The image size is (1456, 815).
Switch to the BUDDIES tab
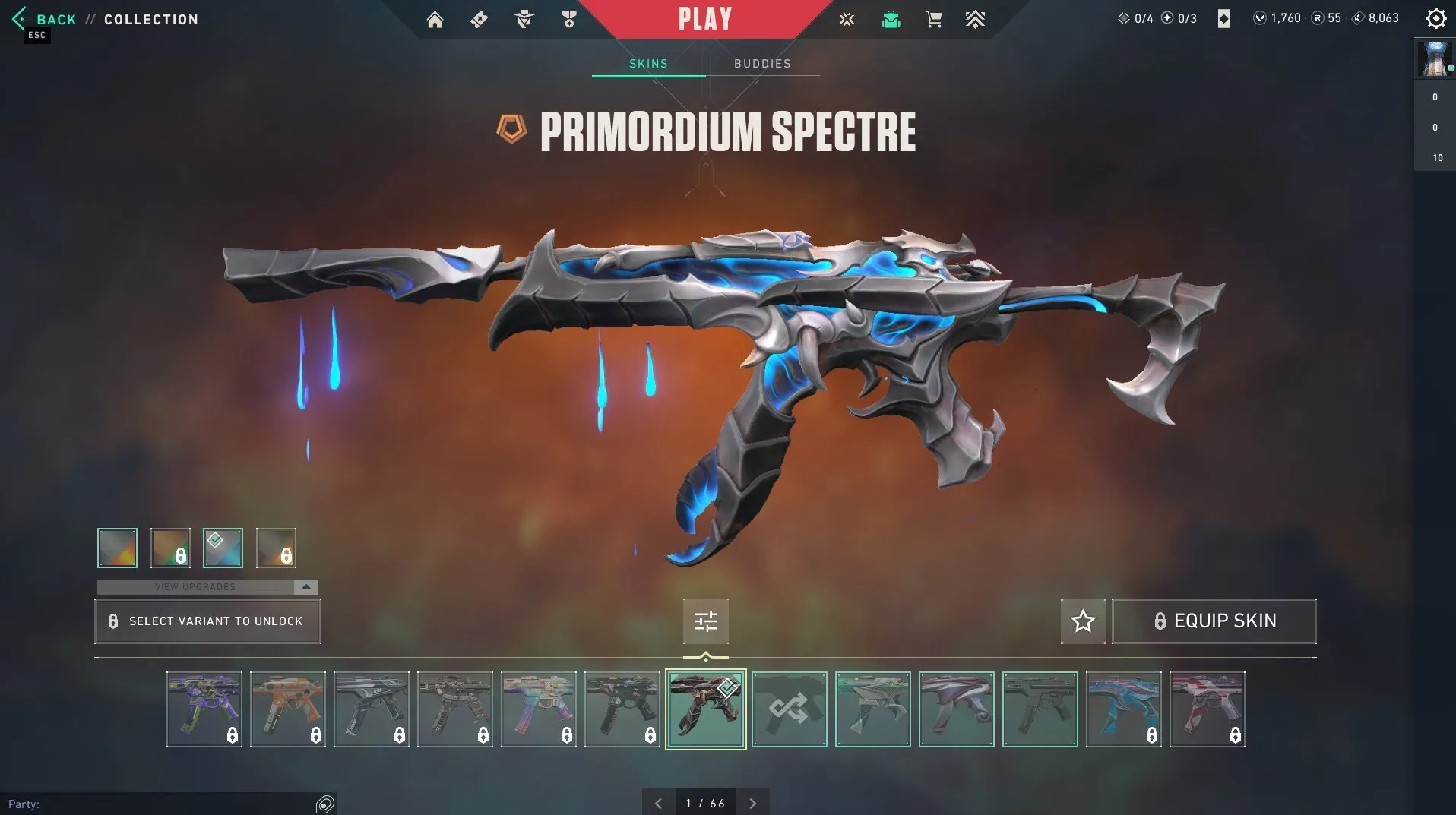(762, 64)
